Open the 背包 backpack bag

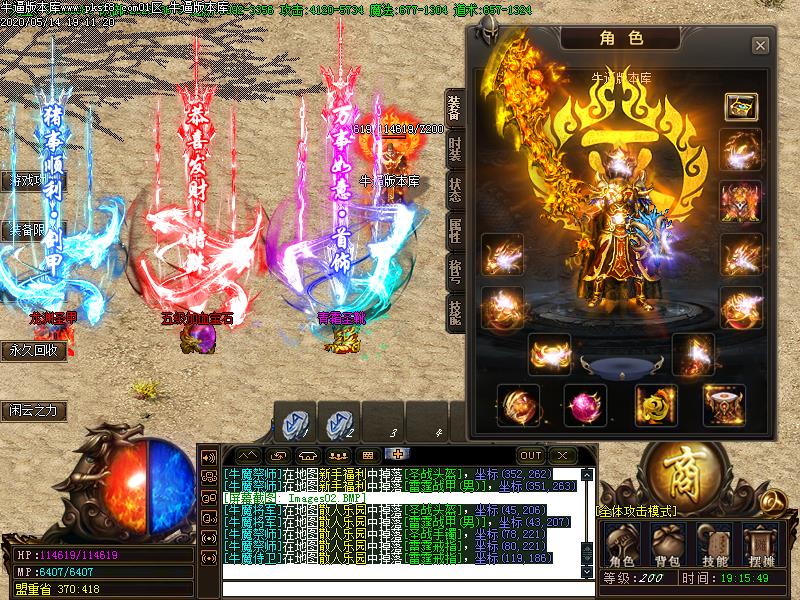tap(668, 547)
